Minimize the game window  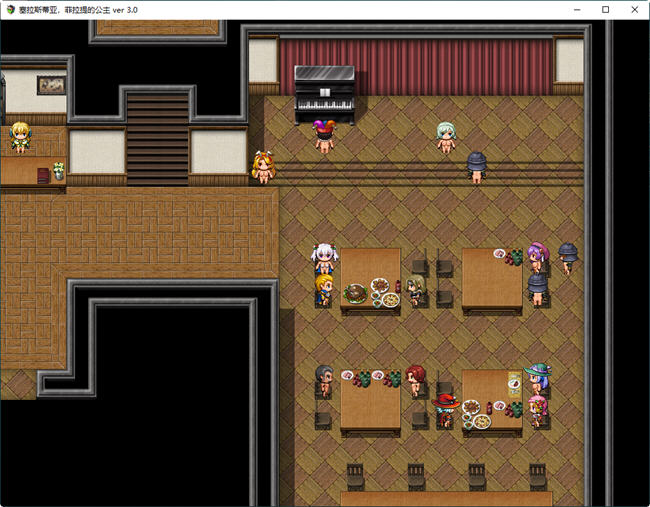point(578,9)
